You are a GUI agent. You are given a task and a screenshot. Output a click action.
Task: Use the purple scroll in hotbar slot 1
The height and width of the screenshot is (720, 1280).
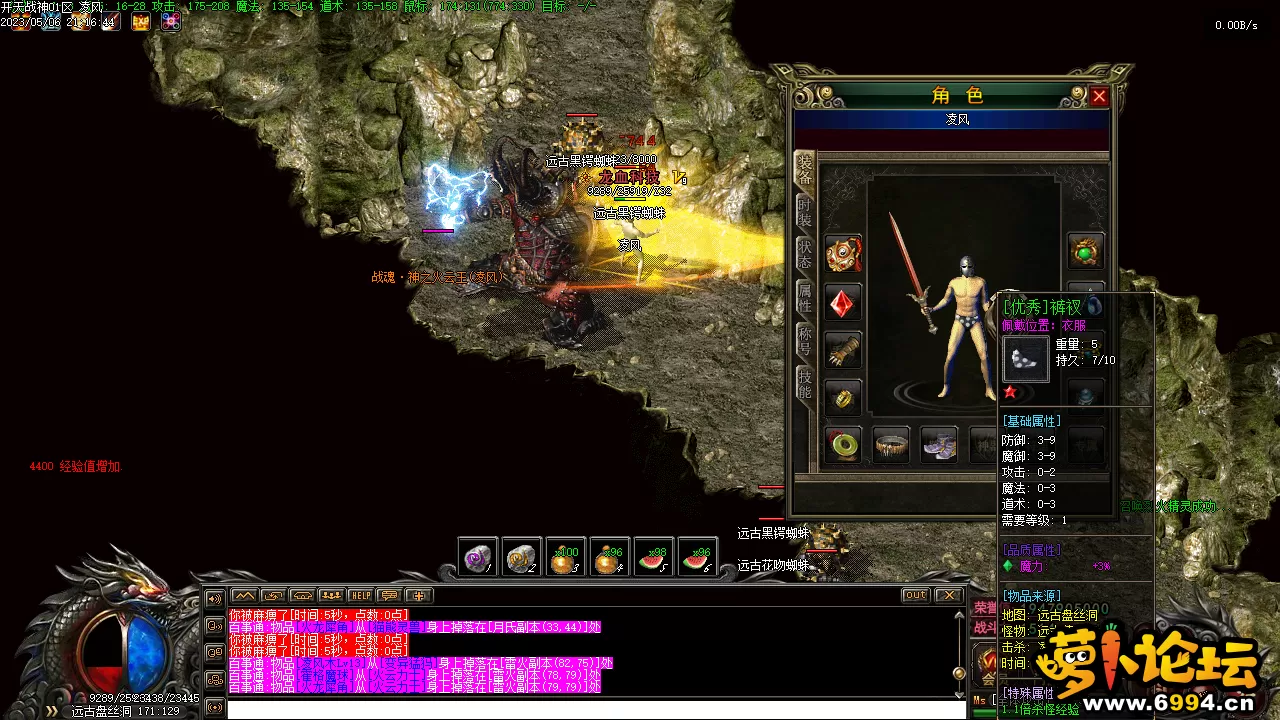478,557
